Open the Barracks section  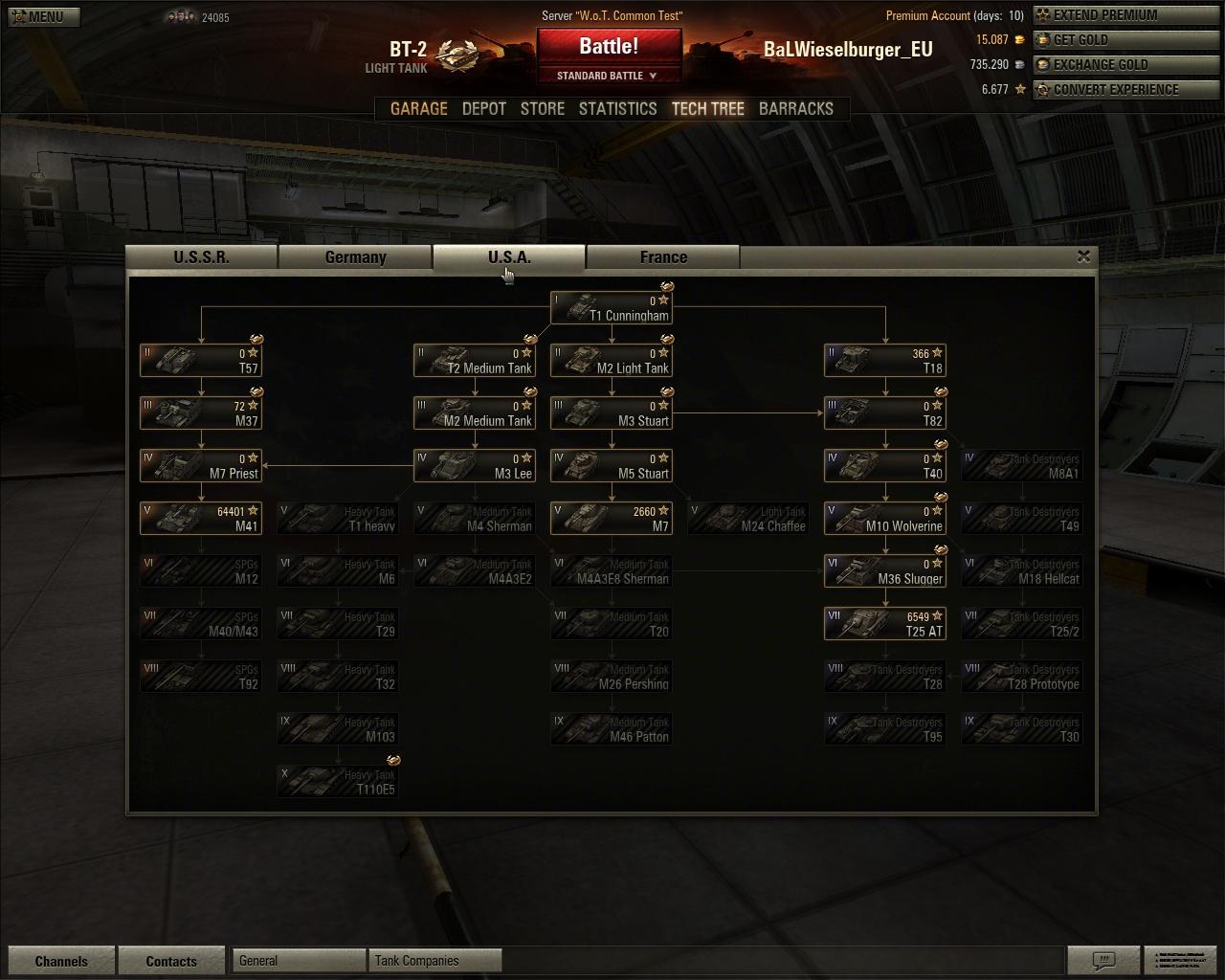(x=795, y=109)
